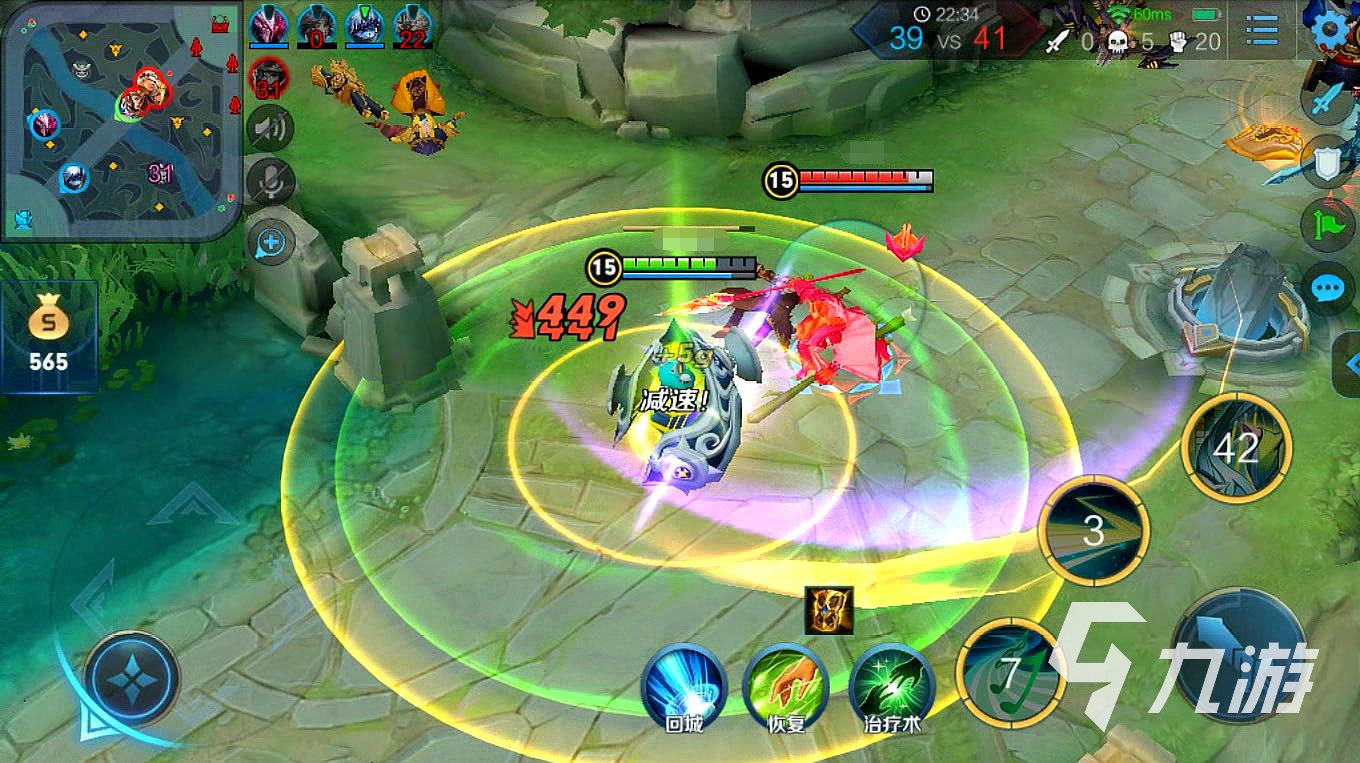Viewport: 1360px width, 763px height.
Task: Tap the ultimate skill showing 42
Action: (x=1236, y=447)
